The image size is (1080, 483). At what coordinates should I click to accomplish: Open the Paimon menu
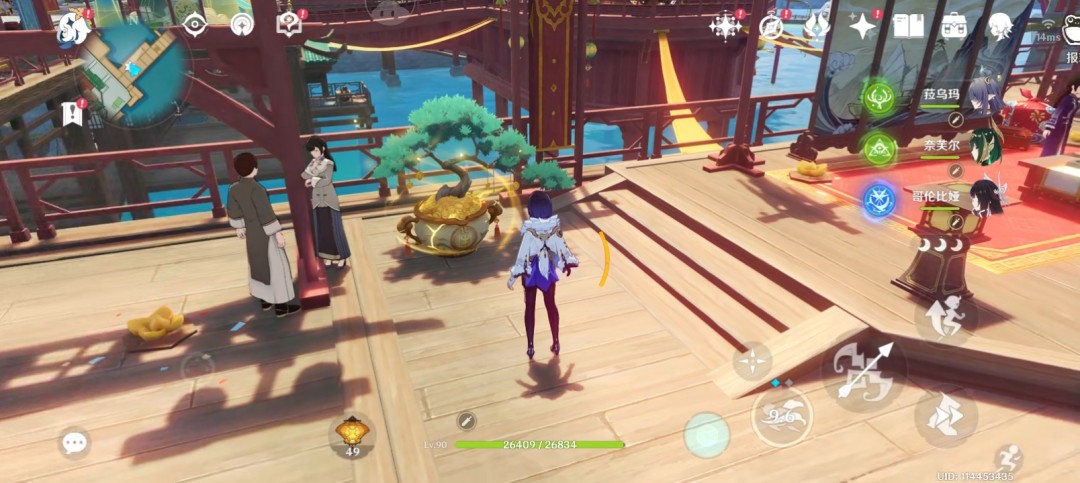(73, 27)
